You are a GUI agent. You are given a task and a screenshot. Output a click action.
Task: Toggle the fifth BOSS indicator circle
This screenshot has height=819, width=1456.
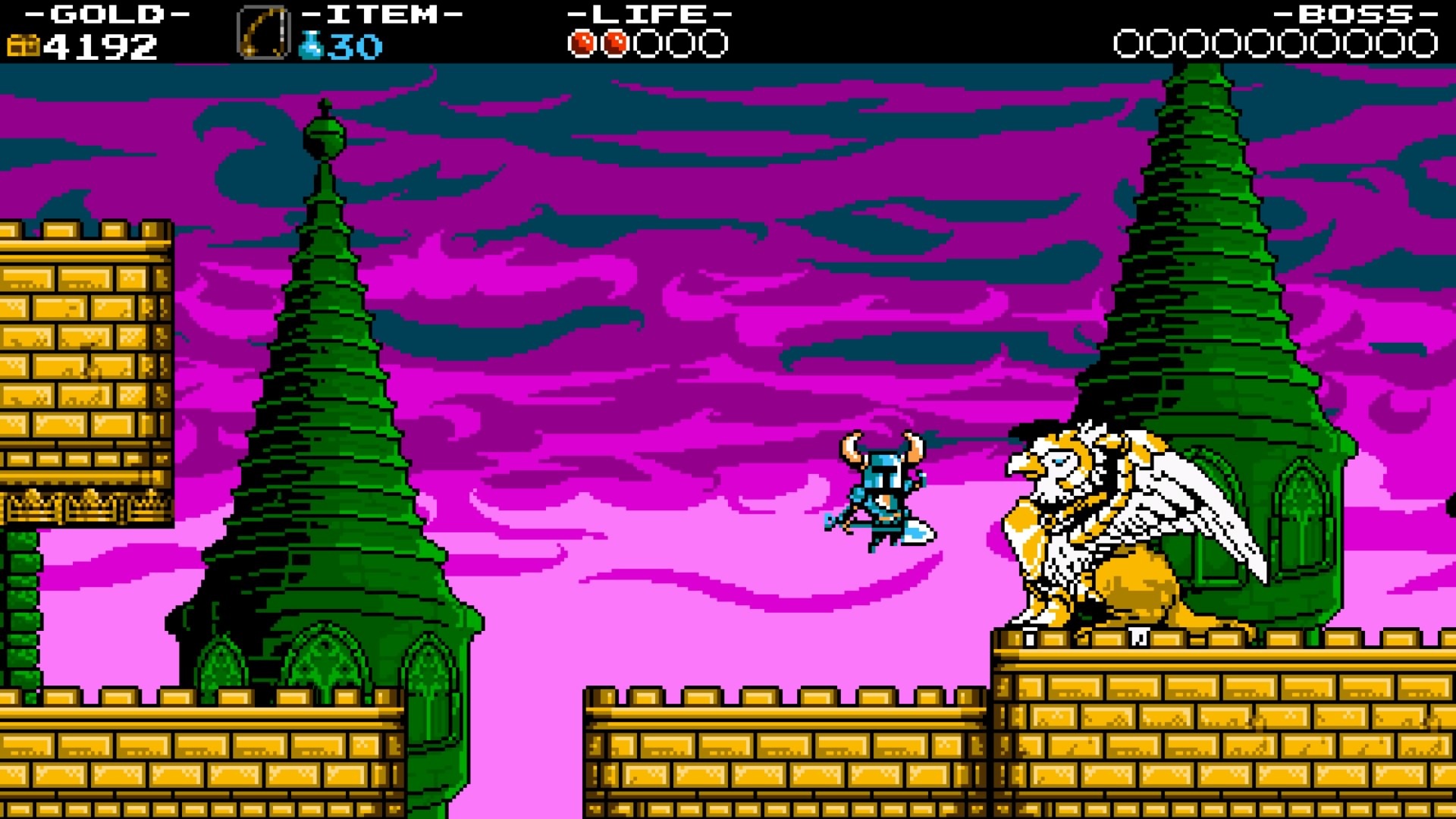[x=1260, y=43]
